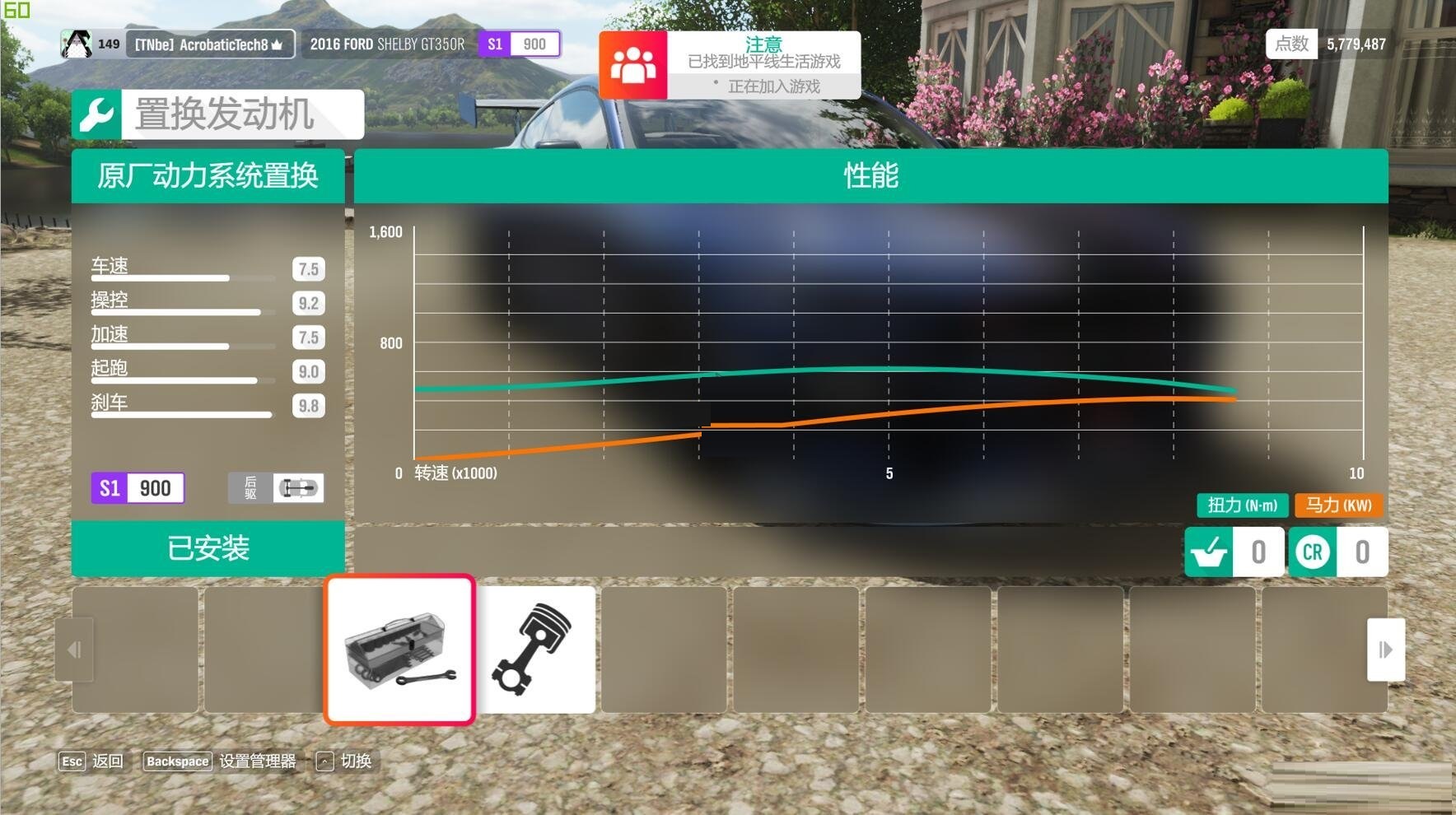Open the matchmaking notice popup
Screen dimensions: 1456x815
coord(730,65)
